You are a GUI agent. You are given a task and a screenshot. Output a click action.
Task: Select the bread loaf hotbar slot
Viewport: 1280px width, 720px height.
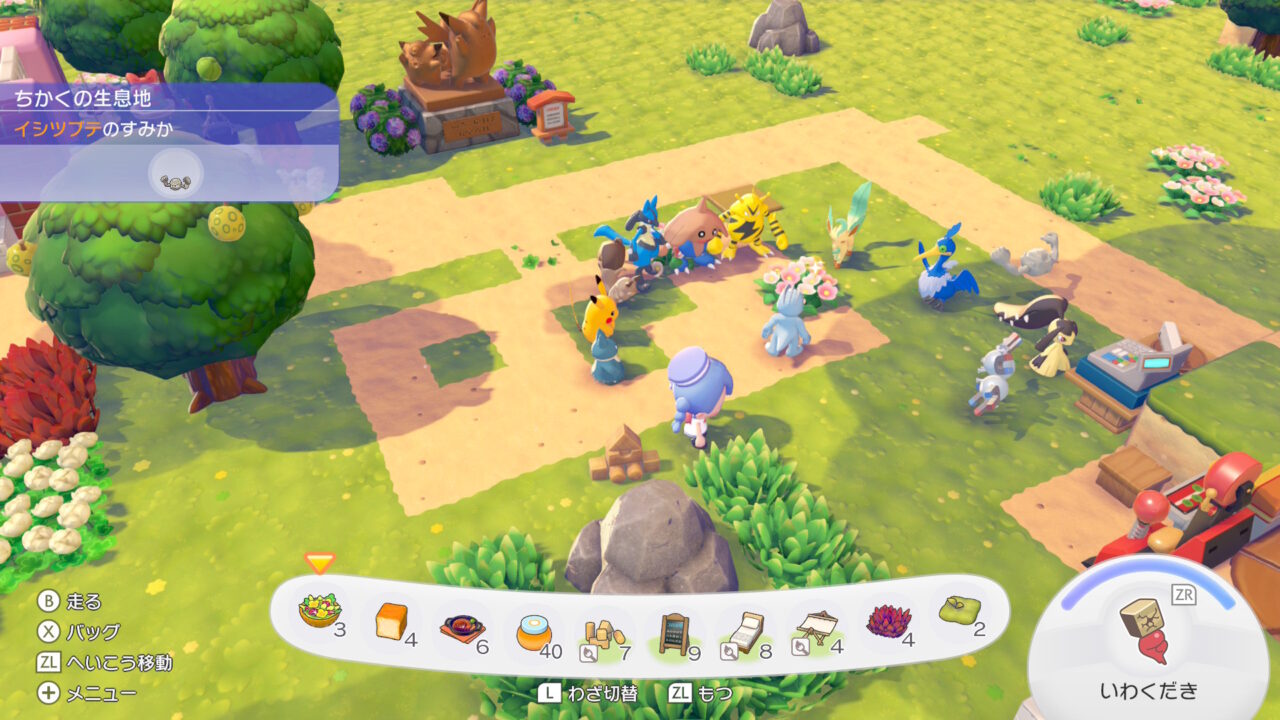(x=392, y=622)
